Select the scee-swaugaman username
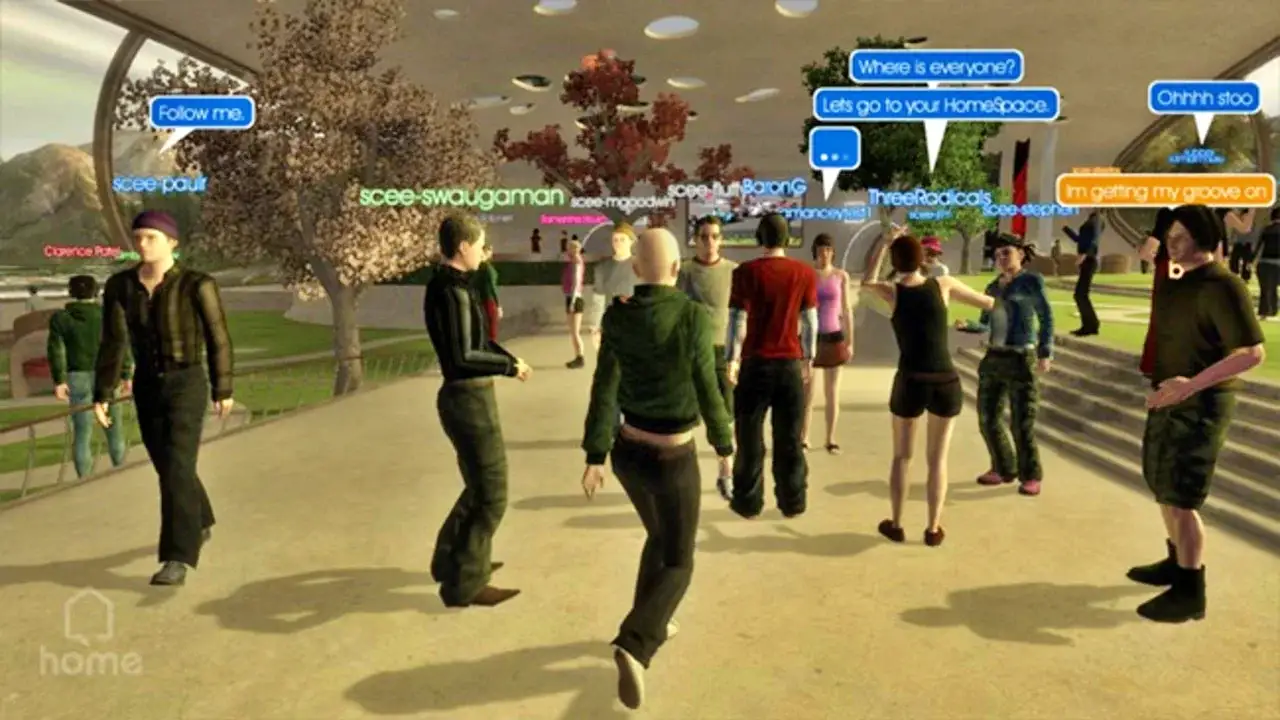1280x720 pixels. tap(459, 195)
